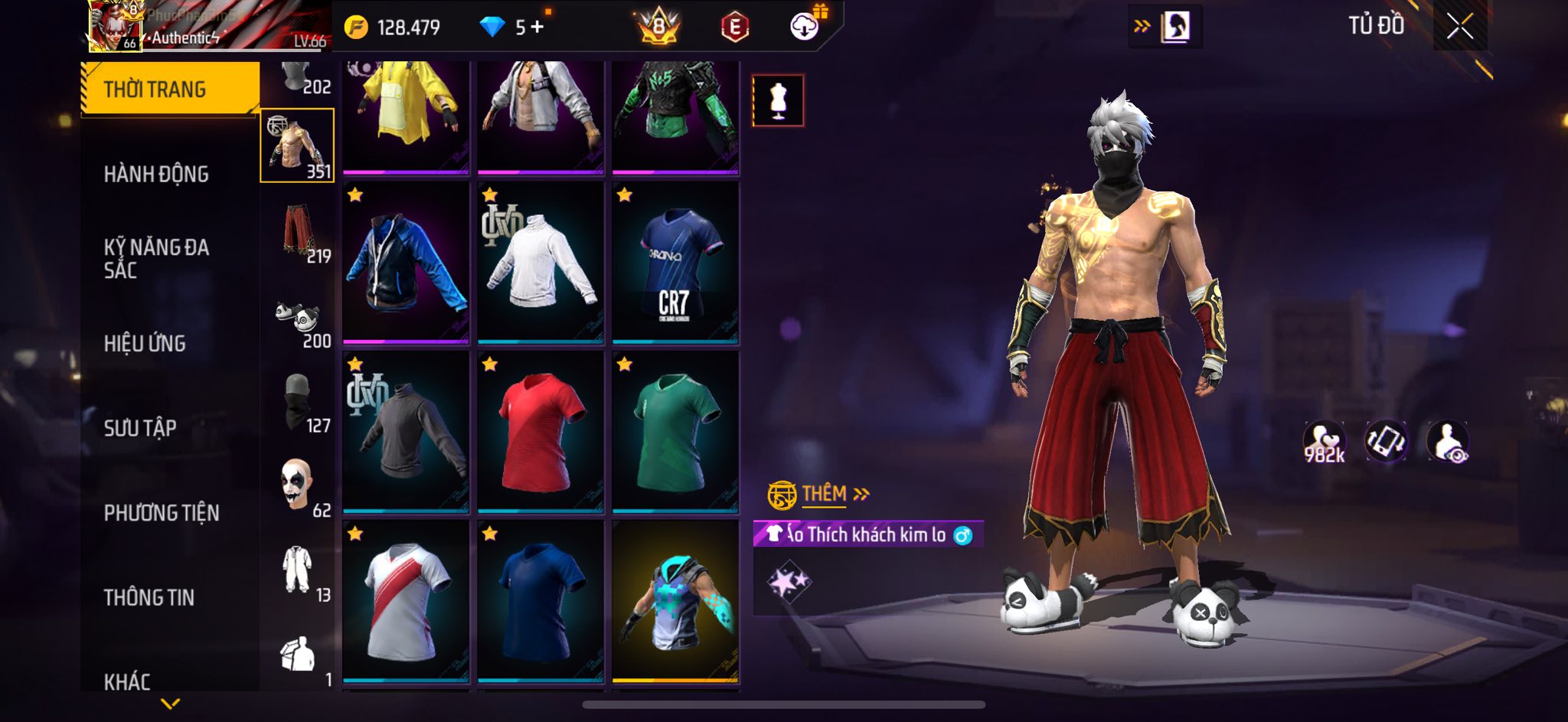Select the Thông Tin menu entry
Screen dimensions: 1568x722
(149, 597)
